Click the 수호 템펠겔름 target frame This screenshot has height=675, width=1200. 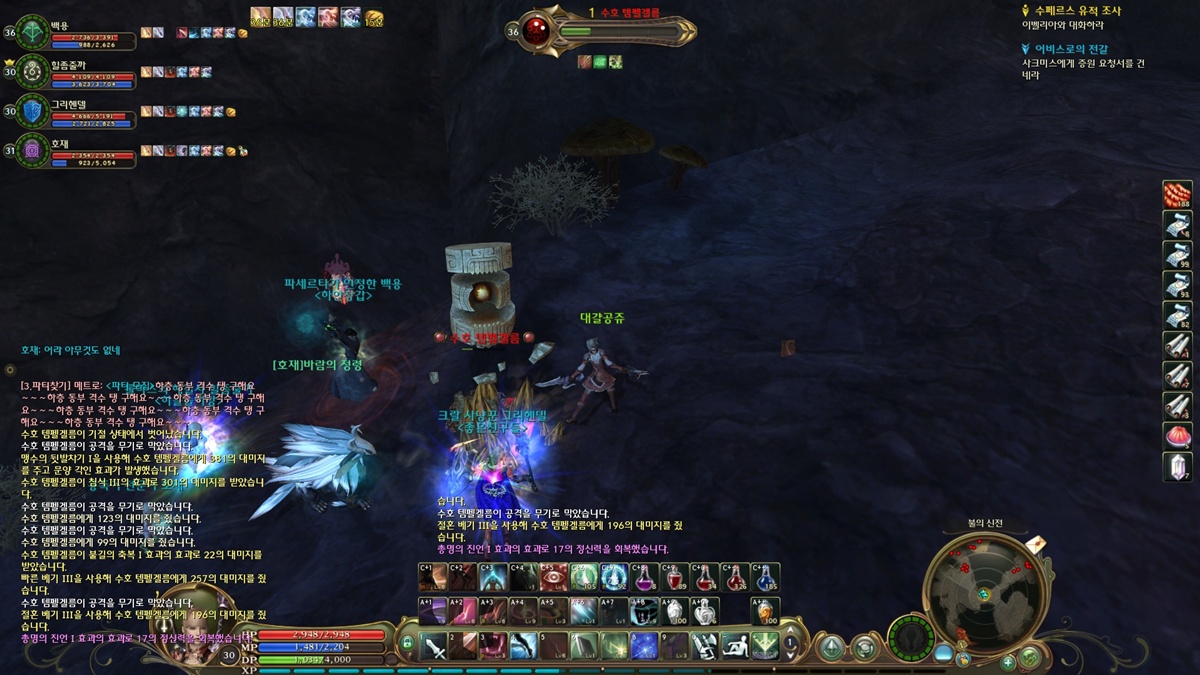tap(610, 31)
